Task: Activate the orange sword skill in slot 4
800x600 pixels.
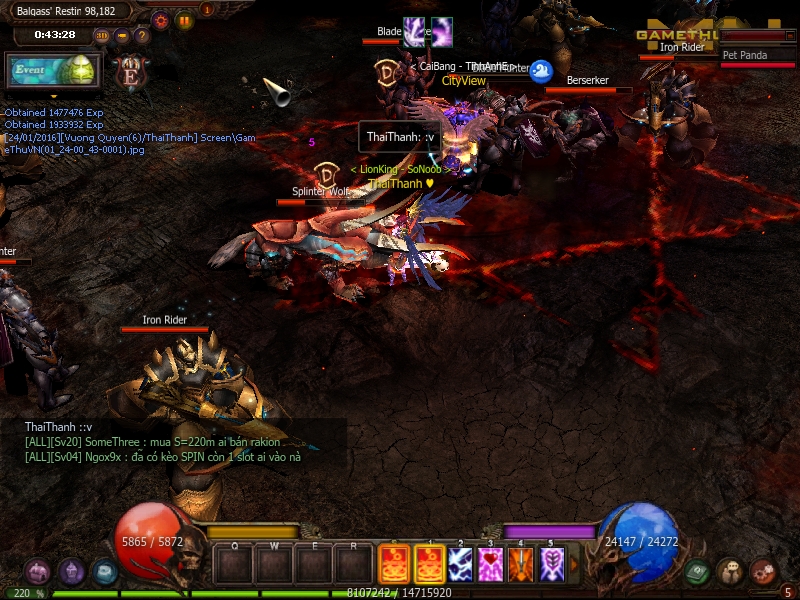Action: pyautogui.click(x=521, y=565)
